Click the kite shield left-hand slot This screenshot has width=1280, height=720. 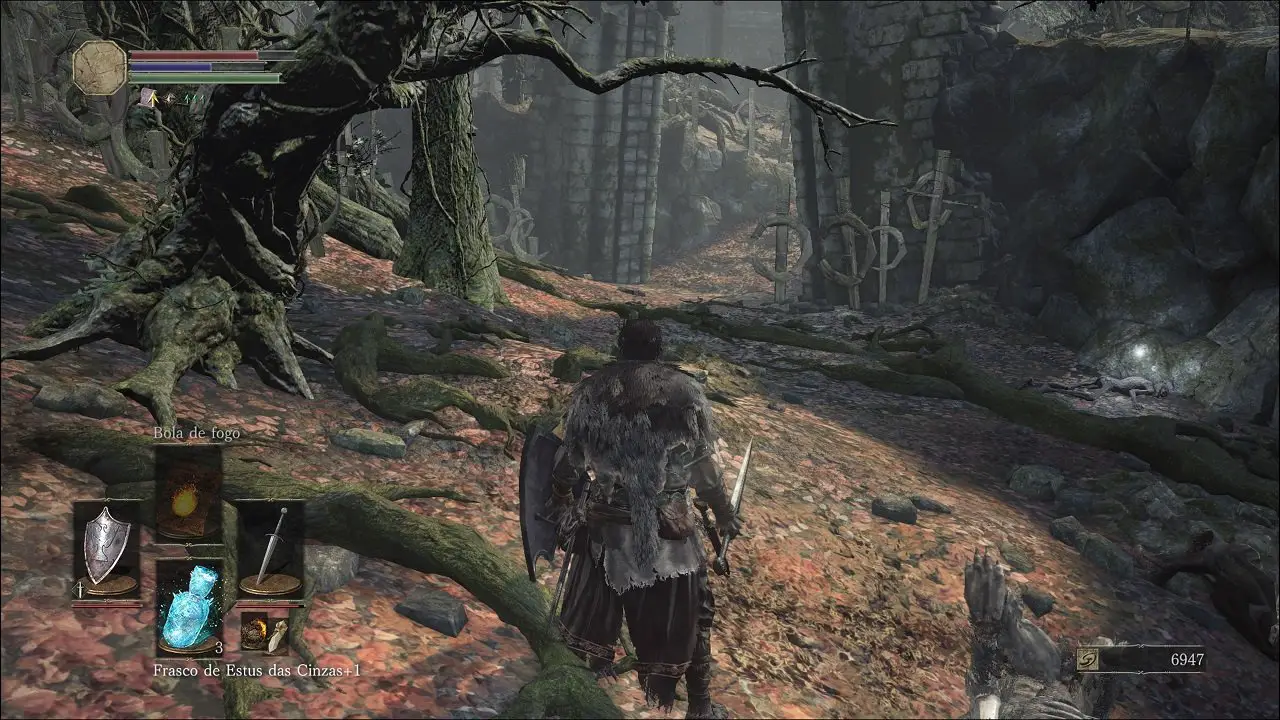pyautogui.click(x=106, y=547)
